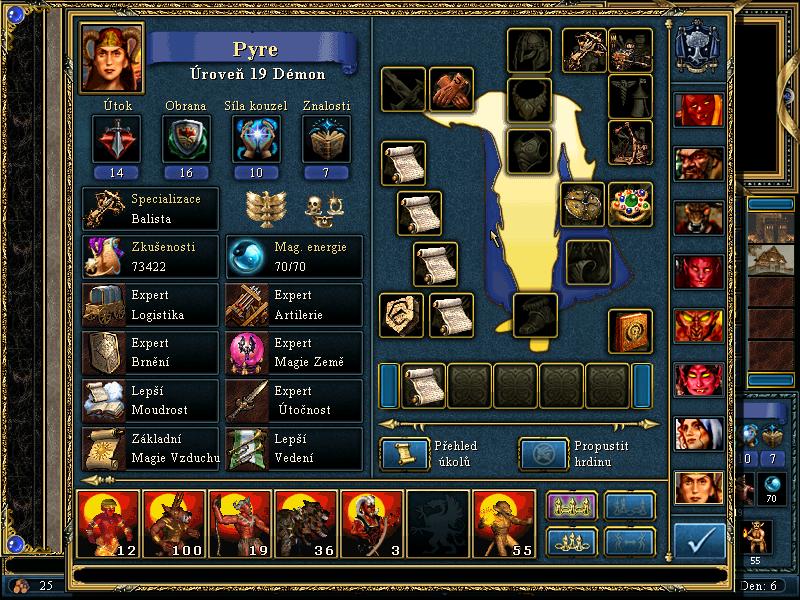Viewport: 800px width, 600px height.
Task: Select the gloves artifact slot
Action: 450,90
